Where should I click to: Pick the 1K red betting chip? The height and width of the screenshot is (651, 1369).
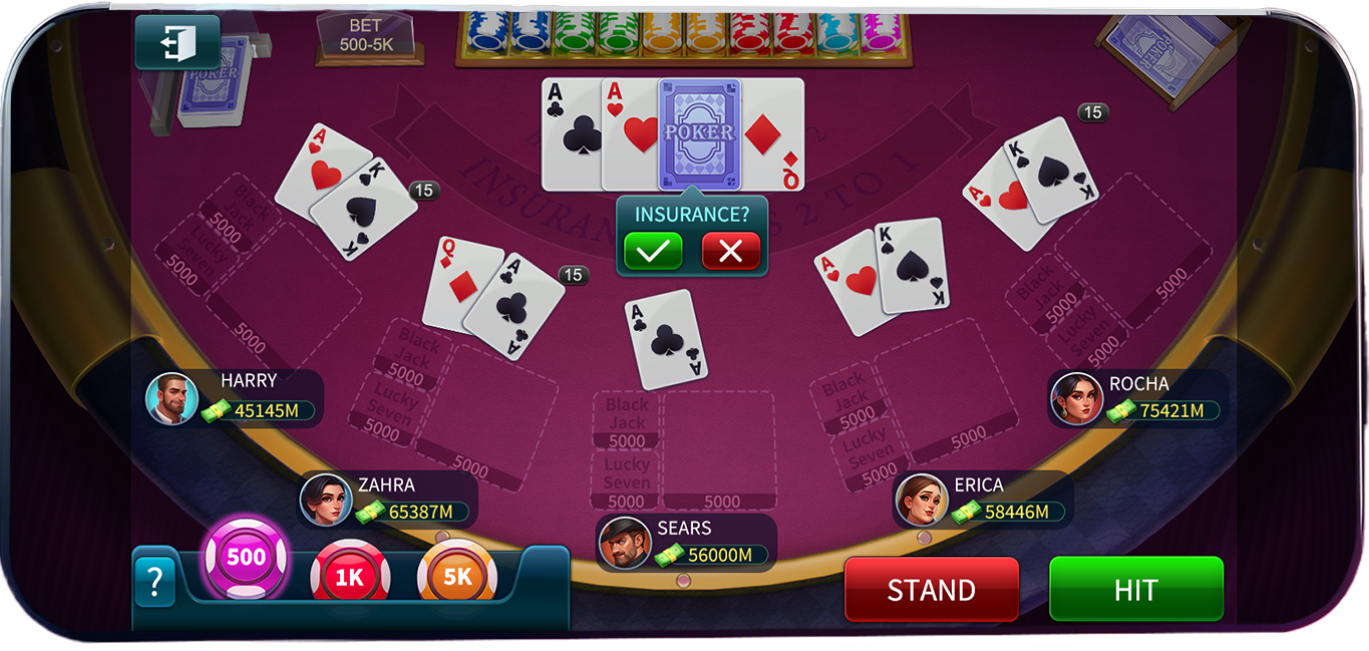pyautogui.click(x=349, y=575)
